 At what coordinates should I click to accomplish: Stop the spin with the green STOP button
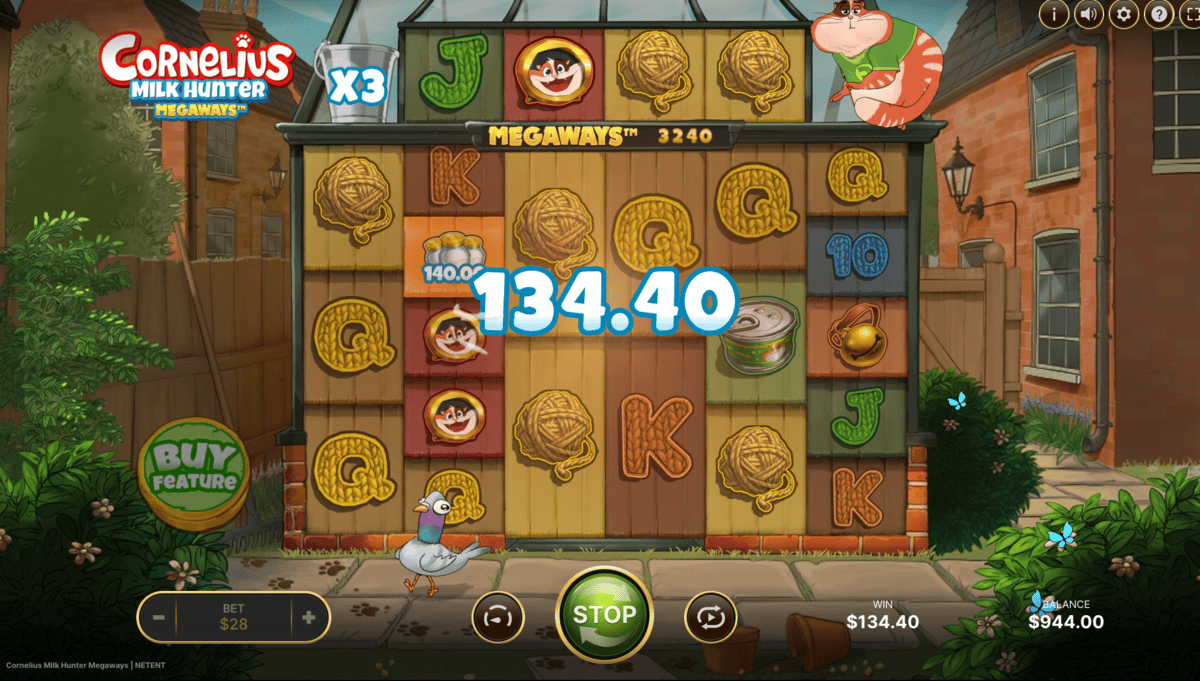(x=604, y=614)
